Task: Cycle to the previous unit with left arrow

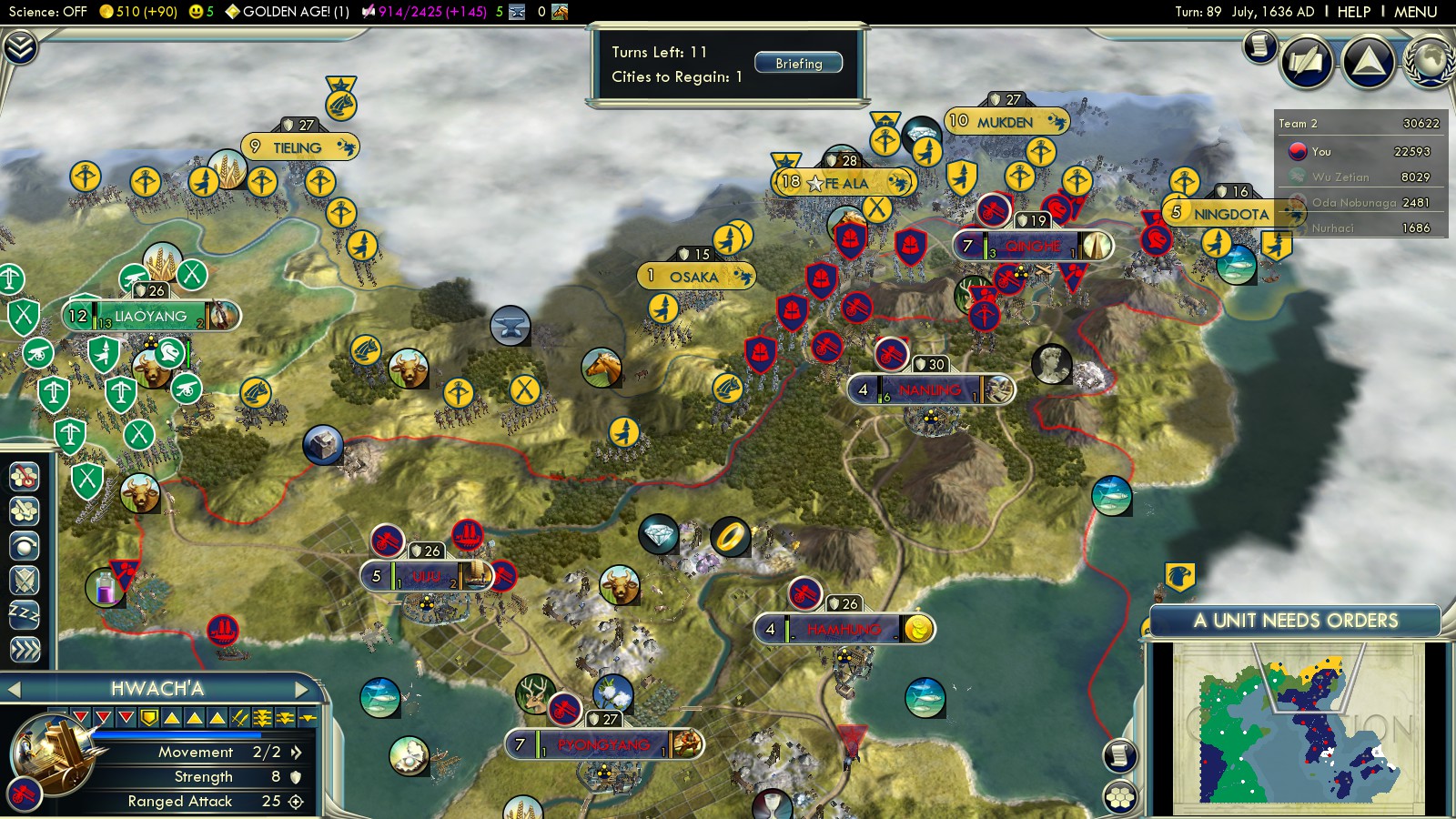Action: [x=14, y=690]
